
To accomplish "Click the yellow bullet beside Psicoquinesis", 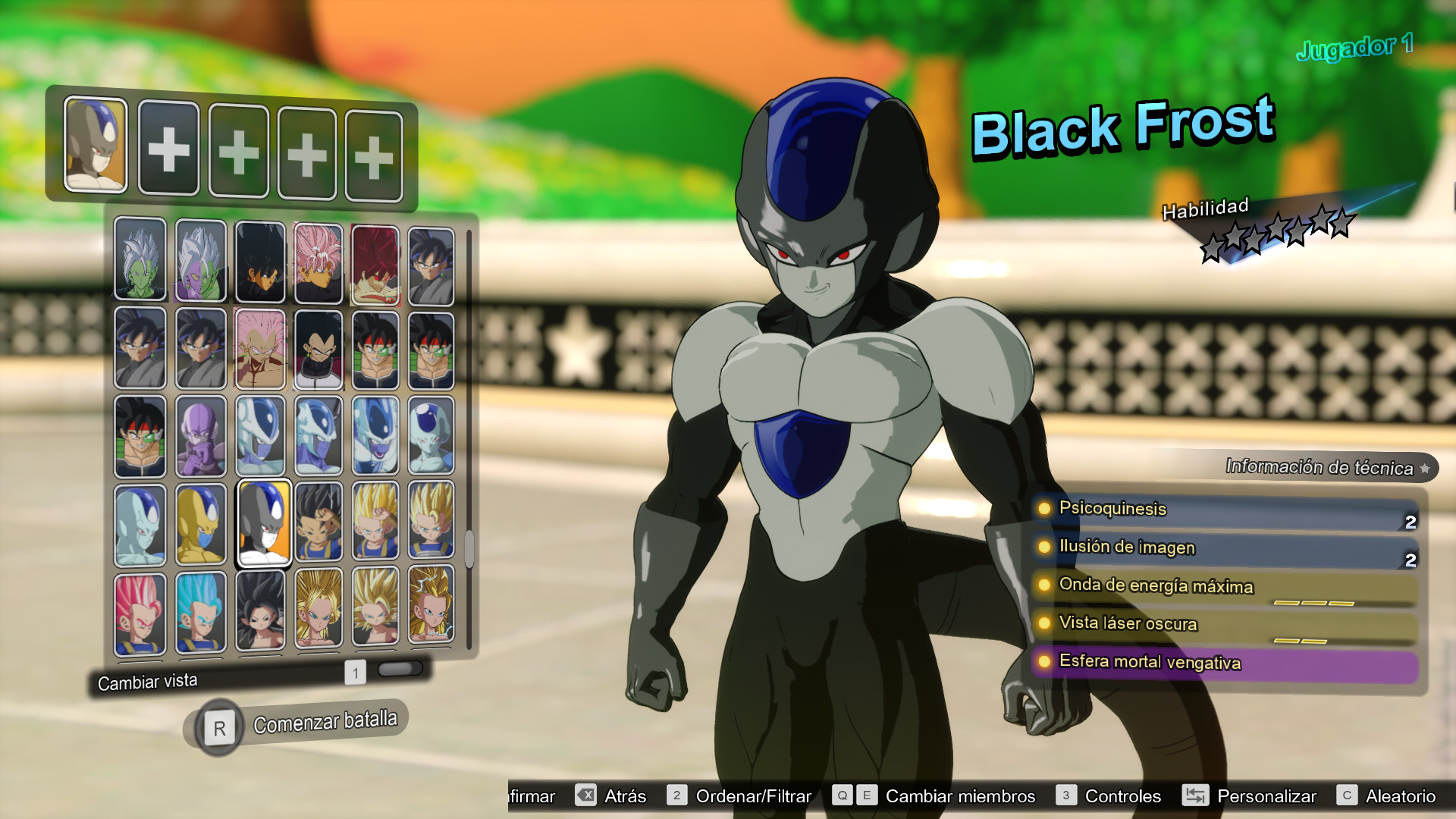I will (1043, 510).
